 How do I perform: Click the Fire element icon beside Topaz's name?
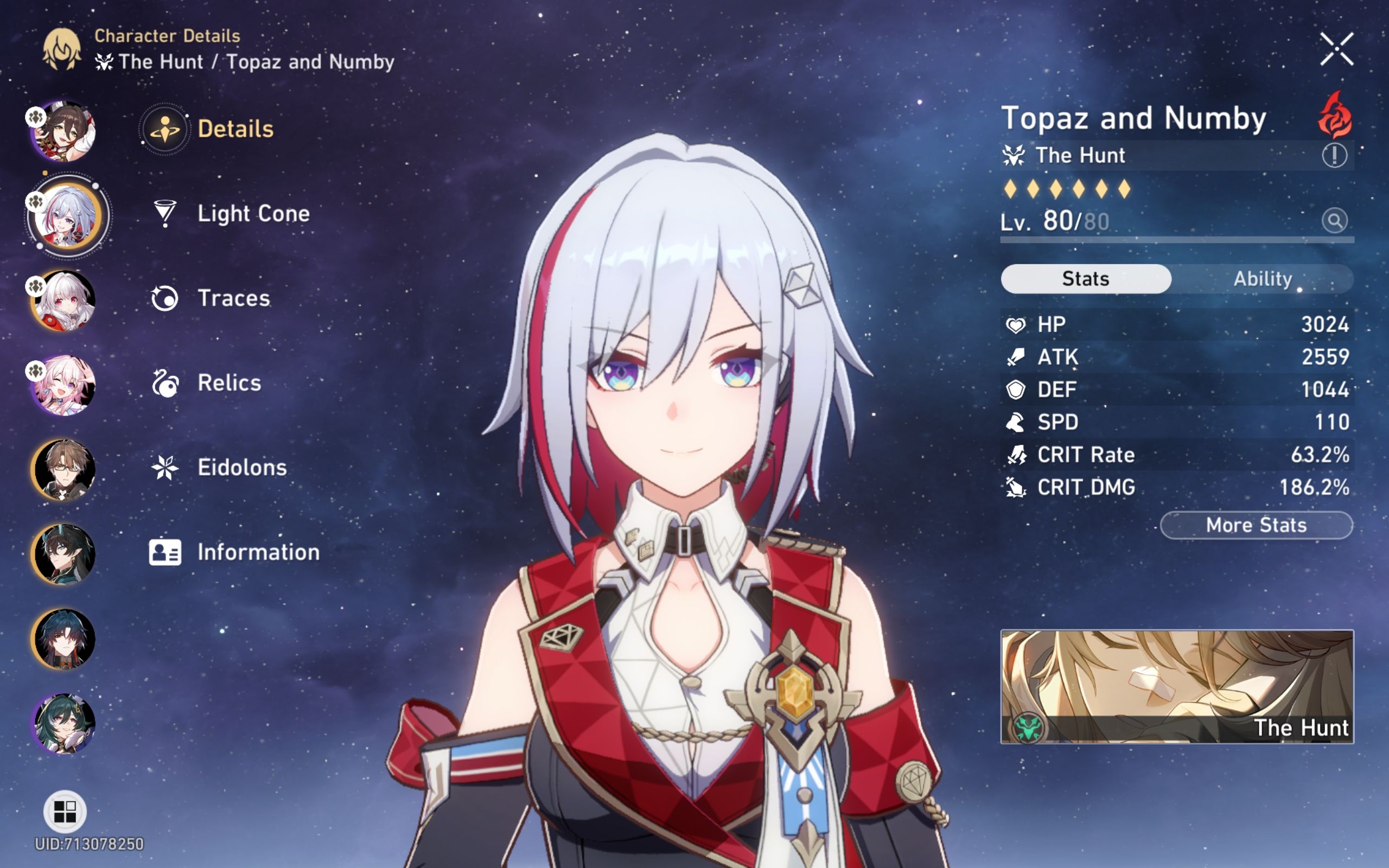click(1335, 114)
